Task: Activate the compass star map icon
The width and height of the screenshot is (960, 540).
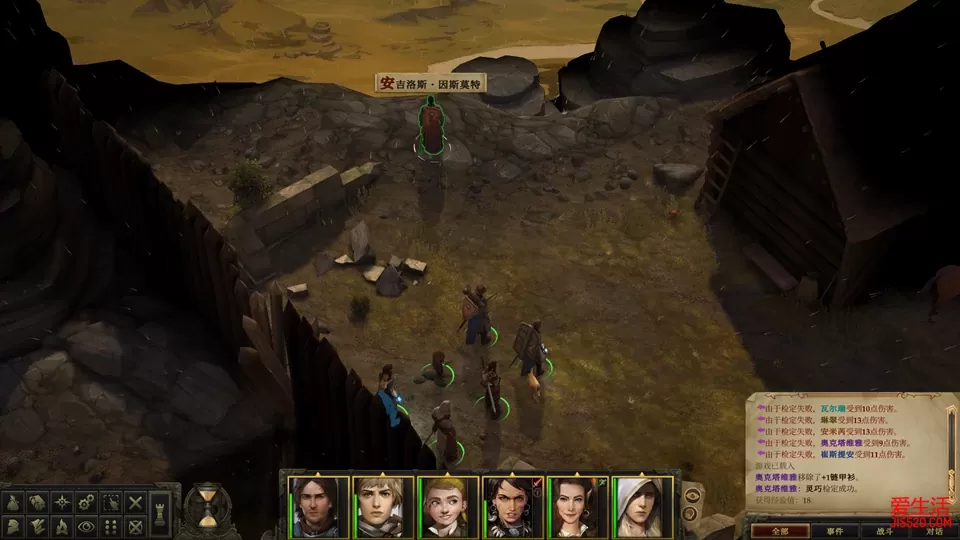Action: pyautogui.click(x=61, y=501)
